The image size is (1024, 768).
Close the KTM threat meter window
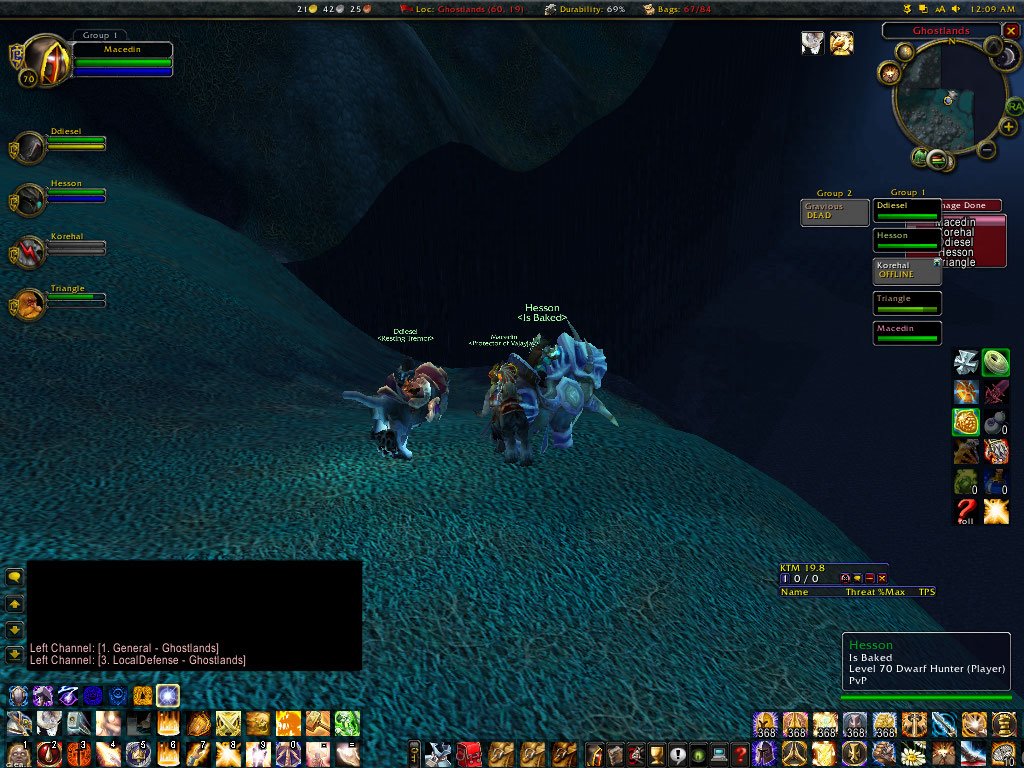(882, 578)
